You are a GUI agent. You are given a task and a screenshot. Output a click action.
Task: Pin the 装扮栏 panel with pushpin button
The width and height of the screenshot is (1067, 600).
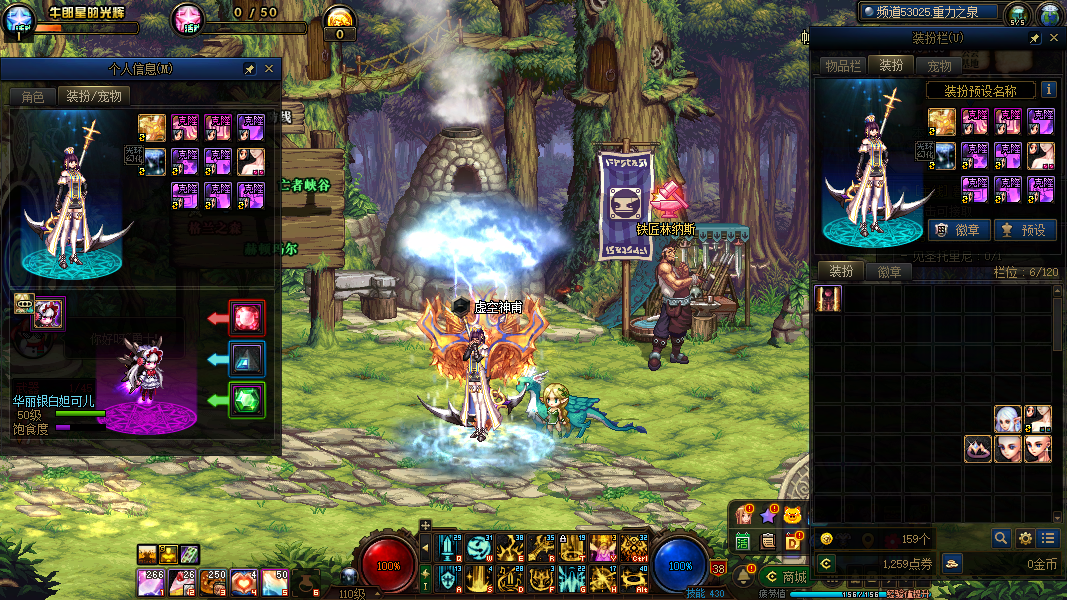pyautogui.click(x=1034, y=38)
